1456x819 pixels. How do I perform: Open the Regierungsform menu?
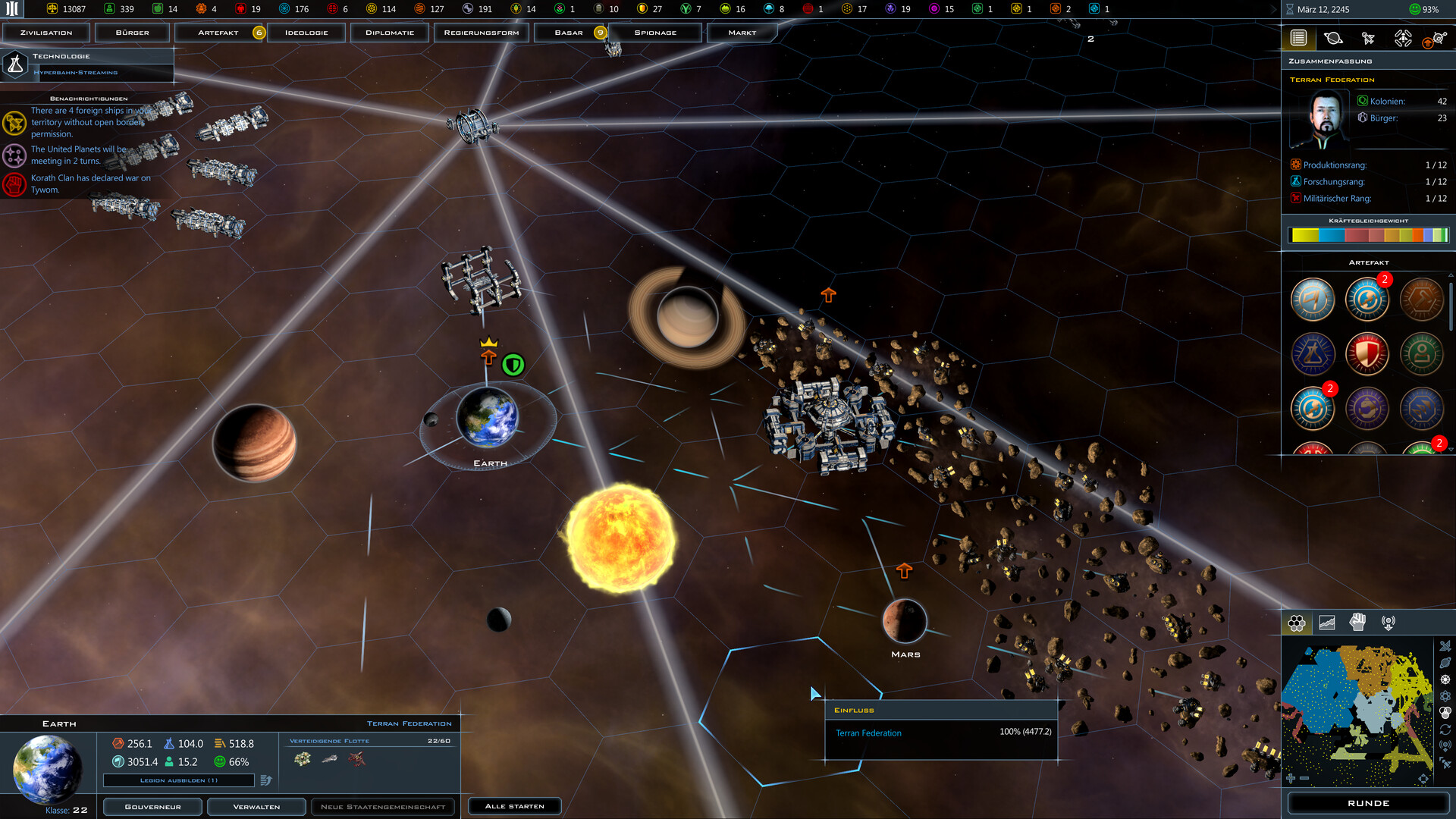coord(482,33)
